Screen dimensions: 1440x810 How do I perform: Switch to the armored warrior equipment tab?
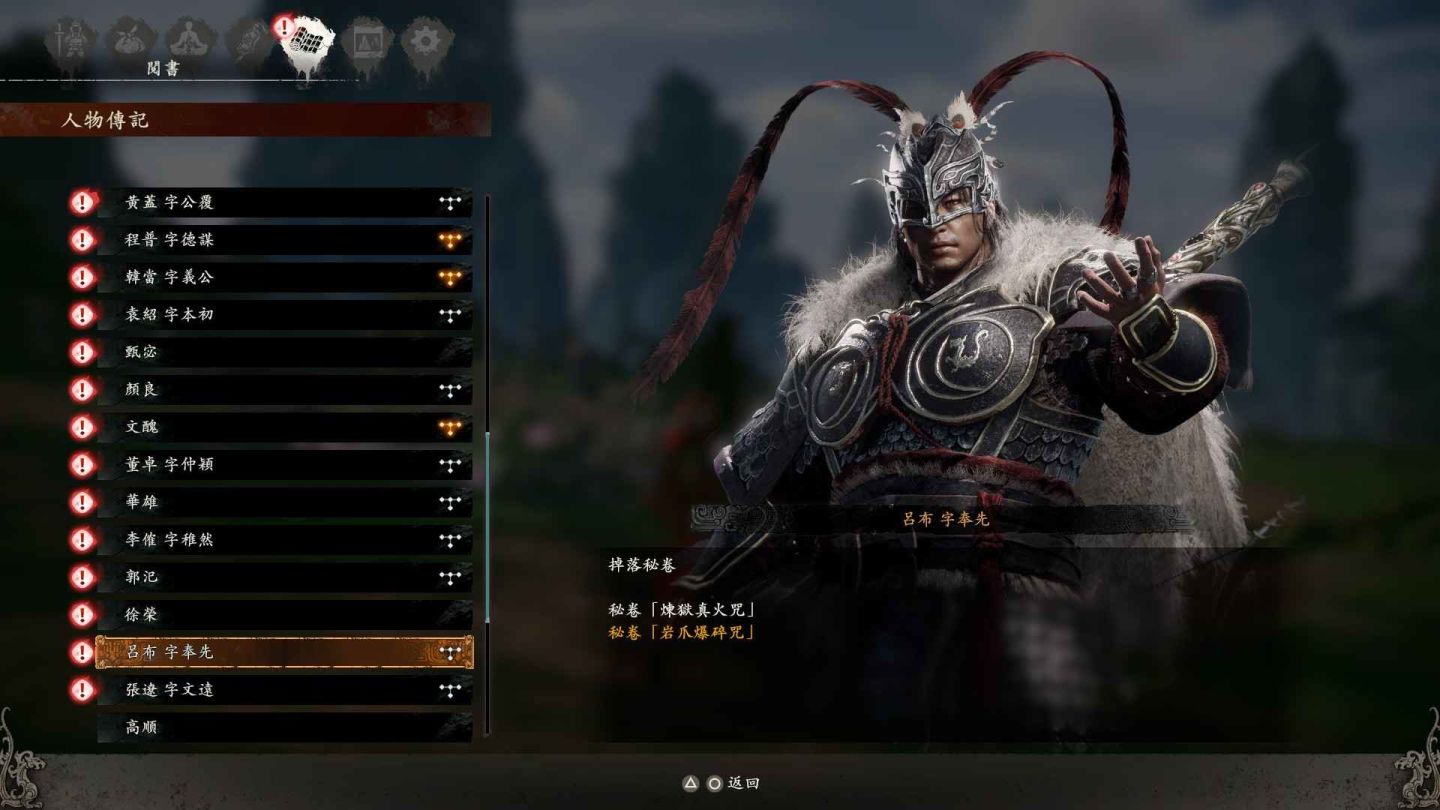pyautogui.click(x=72, y=41)
